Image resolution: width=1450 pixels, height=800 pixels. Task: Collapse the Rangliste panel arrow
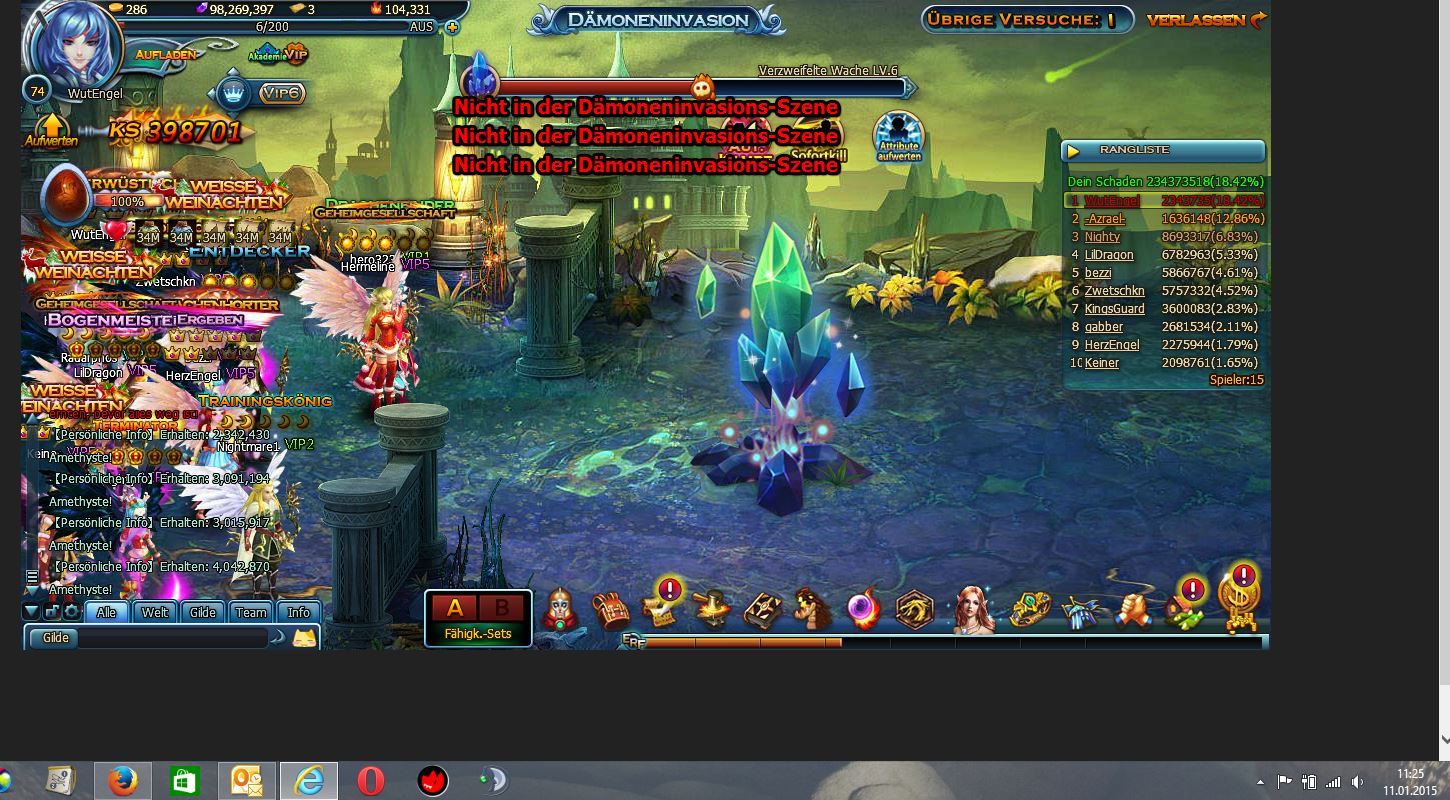(1074, 151)
